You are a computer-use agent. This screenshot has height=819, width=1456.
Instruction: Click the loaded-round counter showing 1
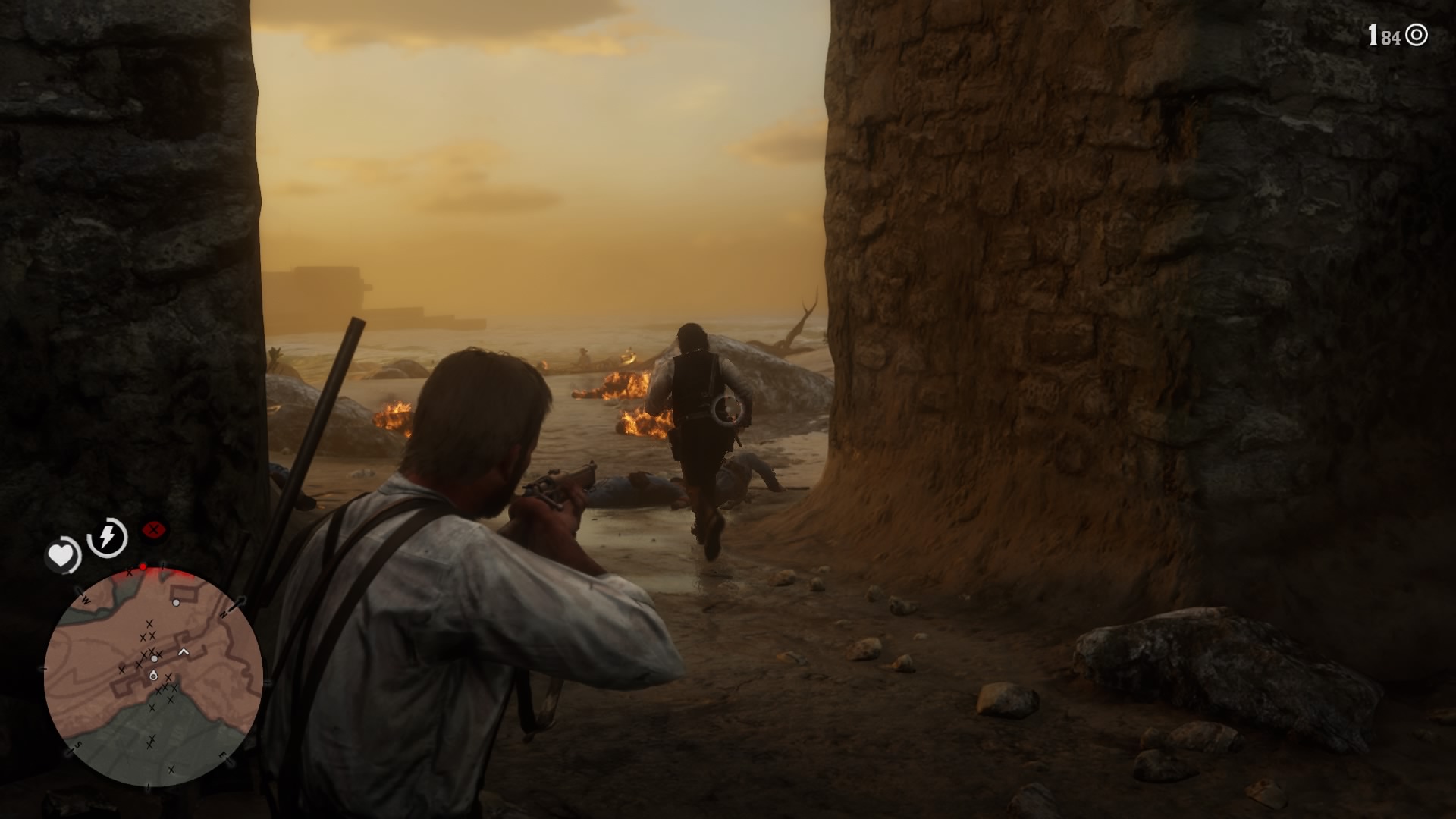1373,34
